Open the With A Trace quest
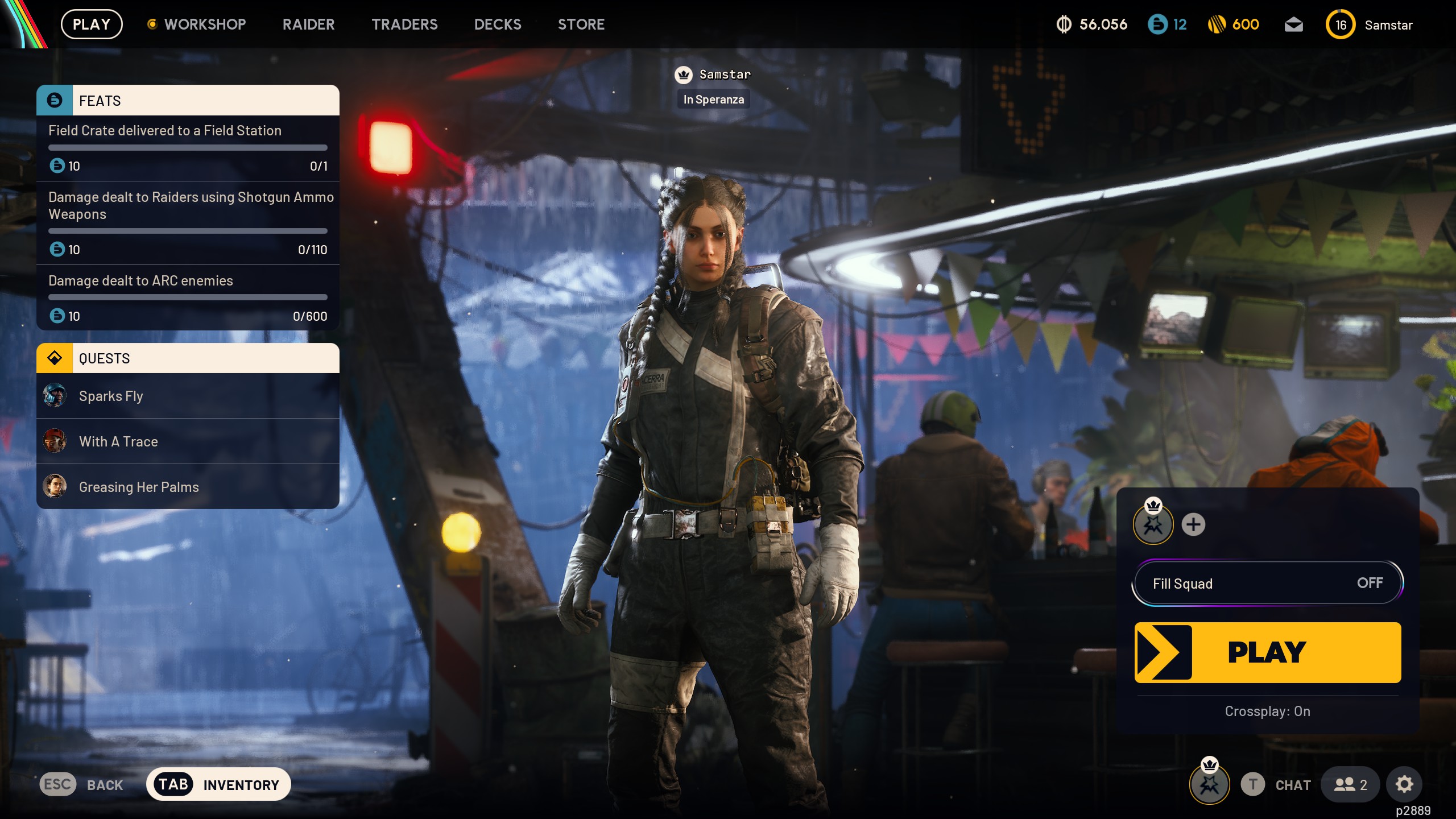This screenshot has height=819, width=1456. (x=188, y=441)
